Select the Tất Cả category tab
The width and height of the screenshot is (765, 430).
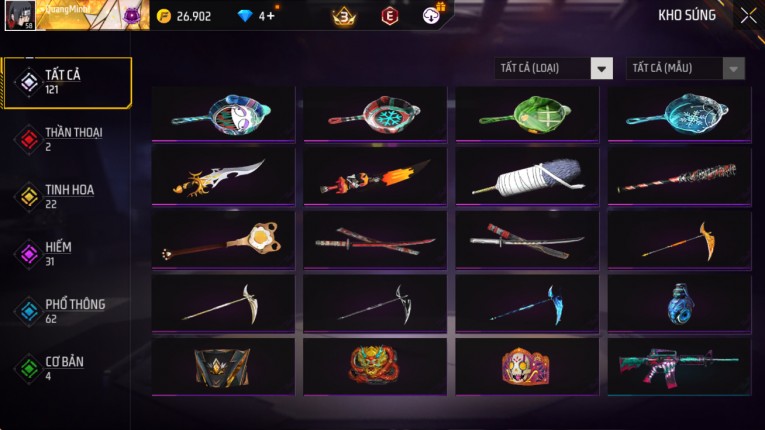(67, 82)
